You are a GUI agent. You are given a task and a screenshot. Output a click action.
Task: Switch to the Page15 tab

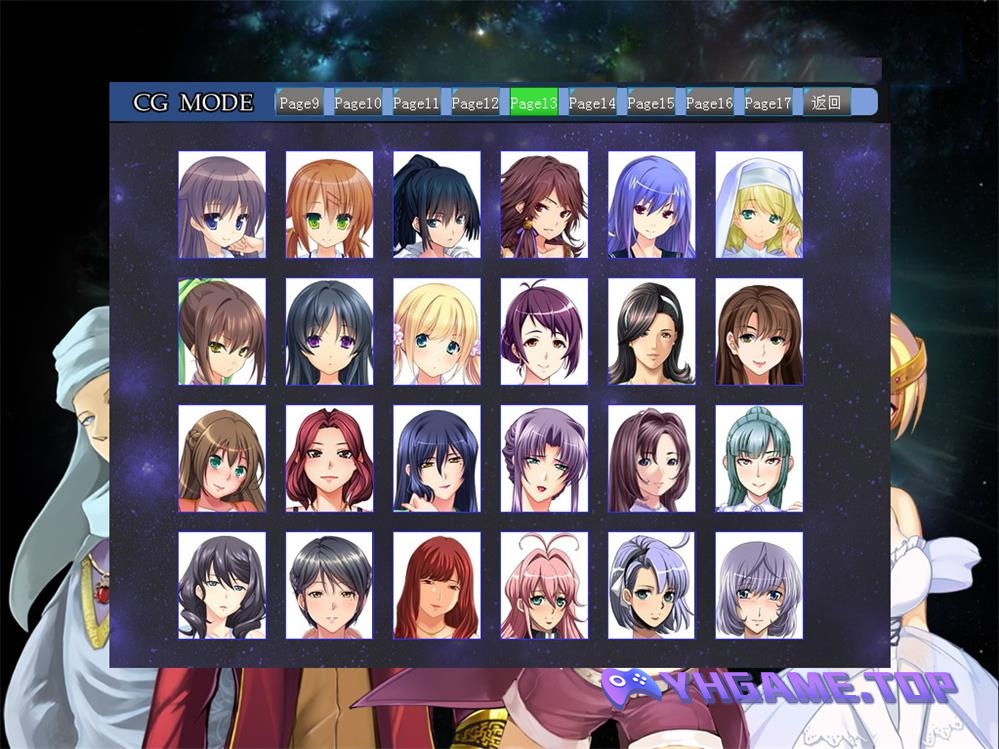651,102
